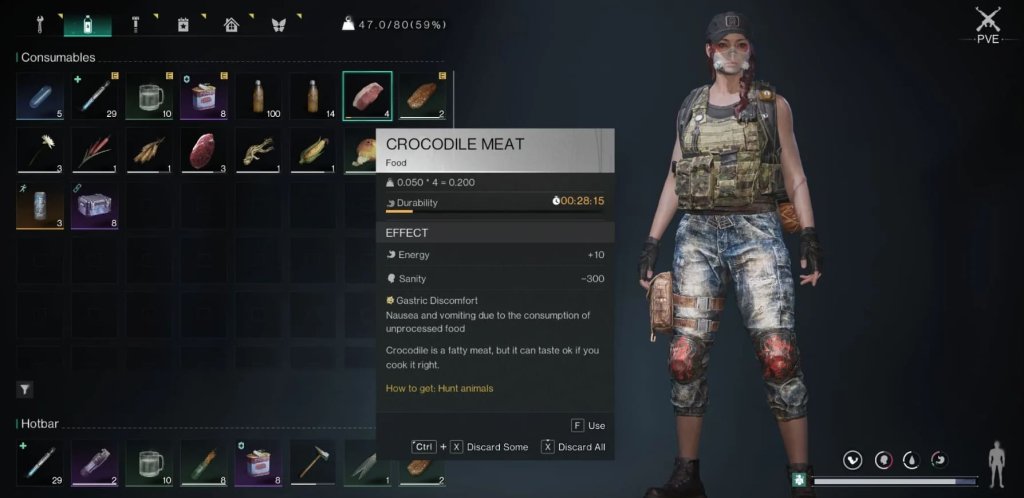Pick the bottle stack of 100
The height and width of the screenshot is (498, 1024).
[259, 96]
